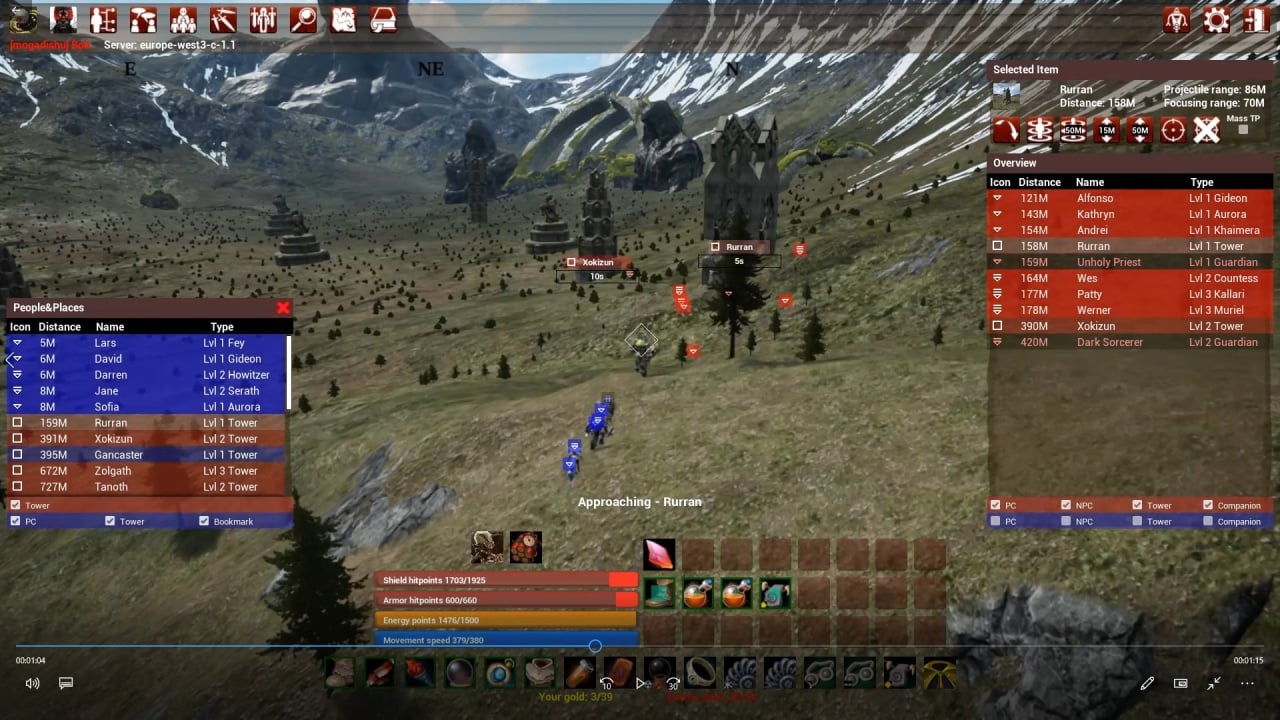The height and width of the screenshot is (720, 1280).
Task: Open the settings gear menu
Action: [x=1216, y=20]
